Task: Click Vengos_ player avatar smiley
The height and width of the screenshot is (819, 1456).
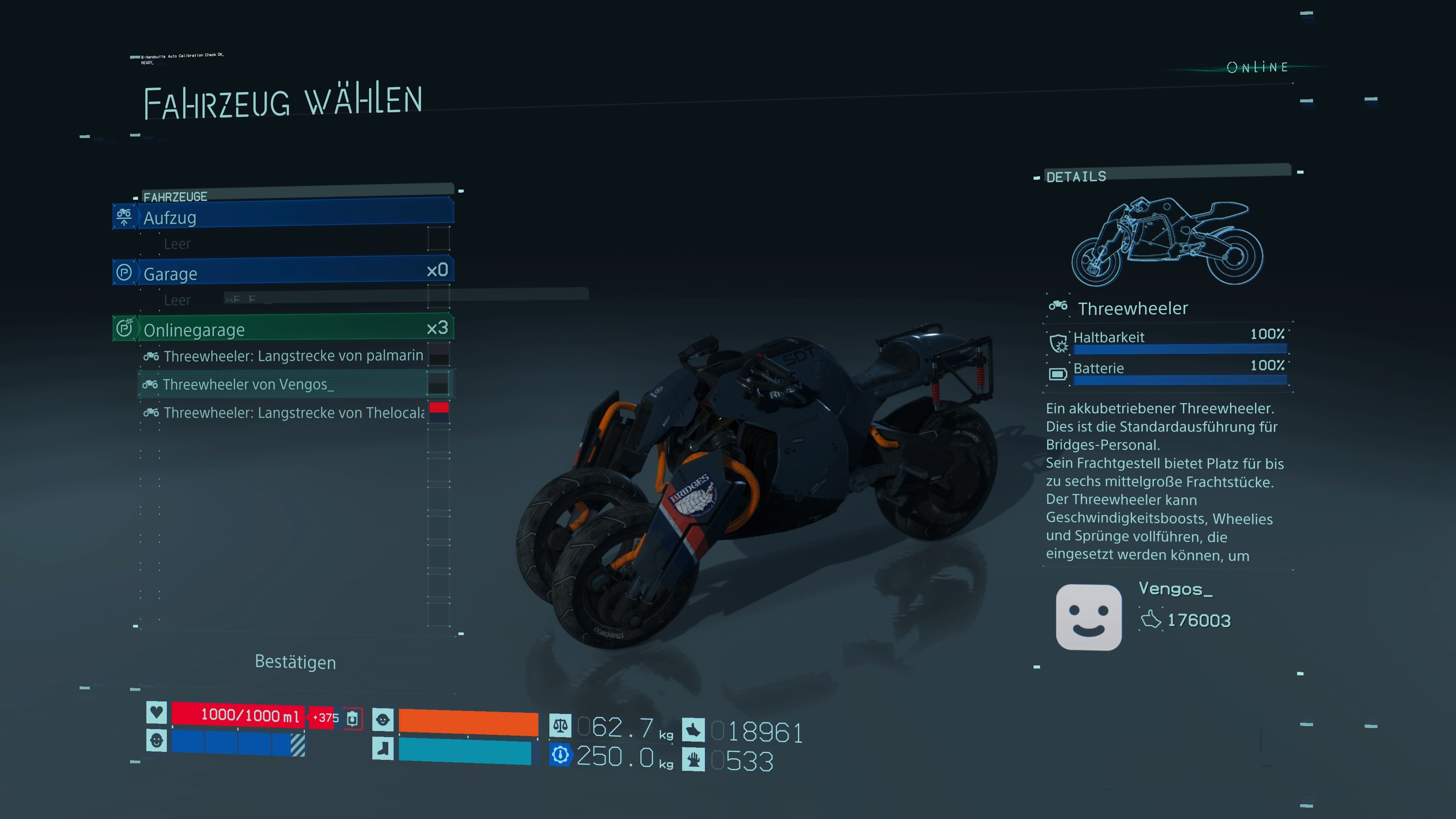Action: click(1088, 617)
